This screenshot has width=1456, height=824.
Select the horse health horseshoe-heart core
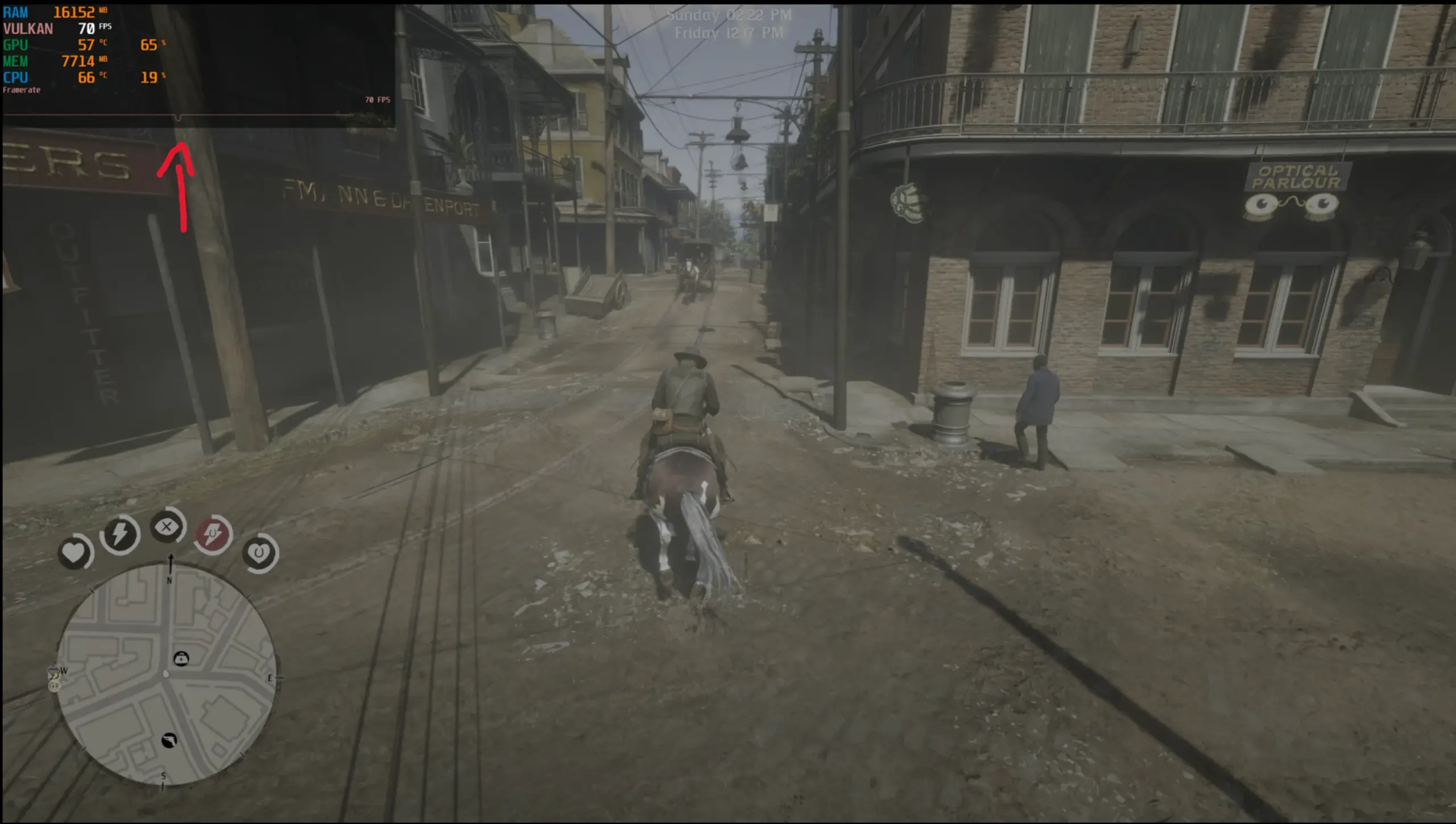259,552
